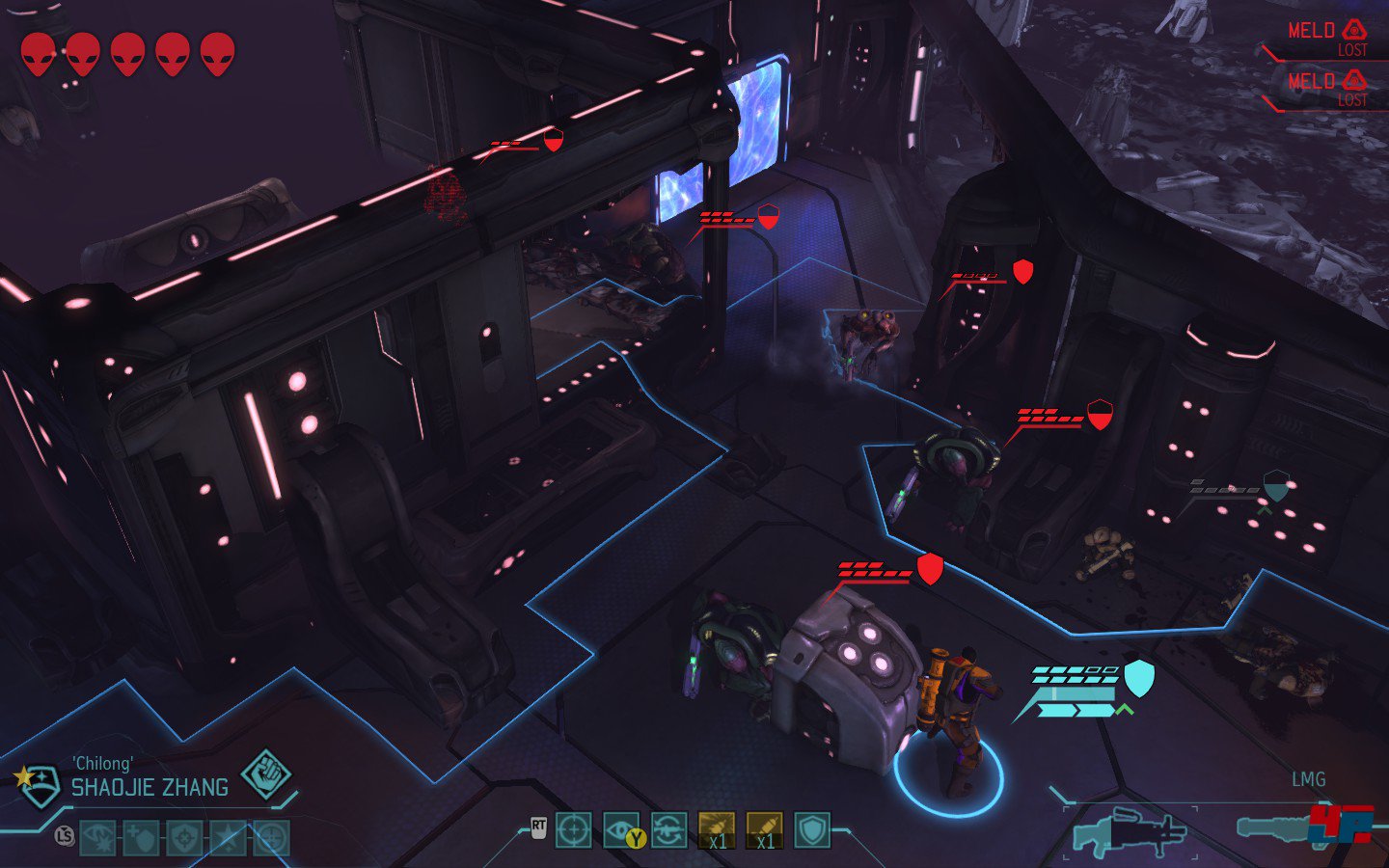Click the name SHAOJIE ZHANG
Viewport: 1389px width, 868px height.
click(149, 785)
